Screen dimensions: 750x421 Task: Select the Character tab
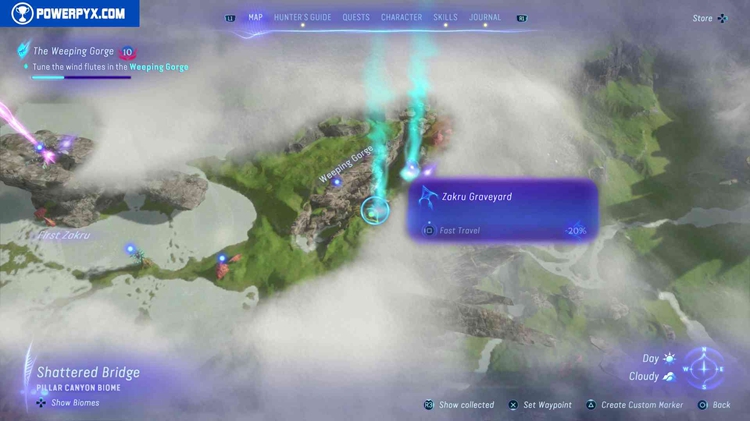pyautogui.click(x=401, y=17)
